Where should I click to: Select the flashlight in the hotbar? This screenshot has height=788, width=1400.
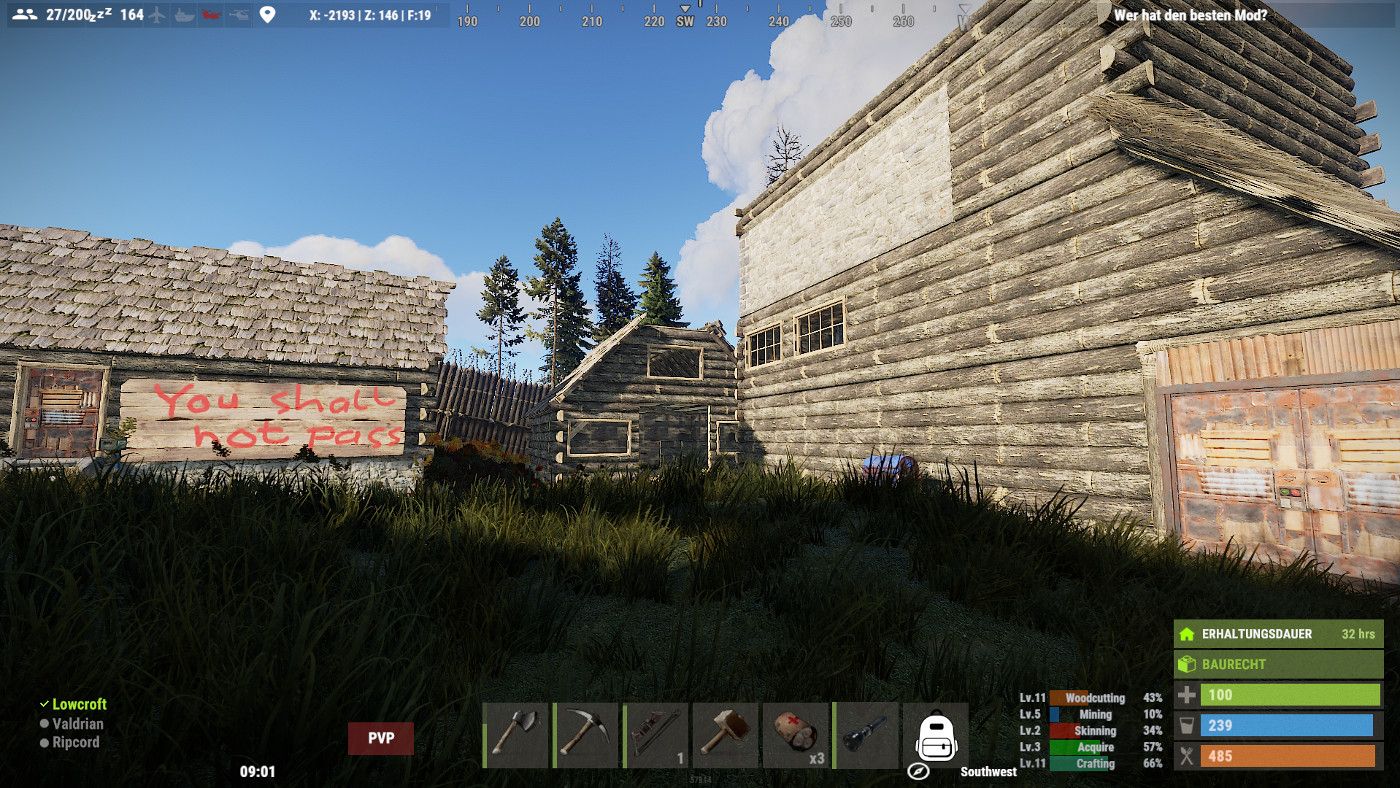click(x=865, y=735)
